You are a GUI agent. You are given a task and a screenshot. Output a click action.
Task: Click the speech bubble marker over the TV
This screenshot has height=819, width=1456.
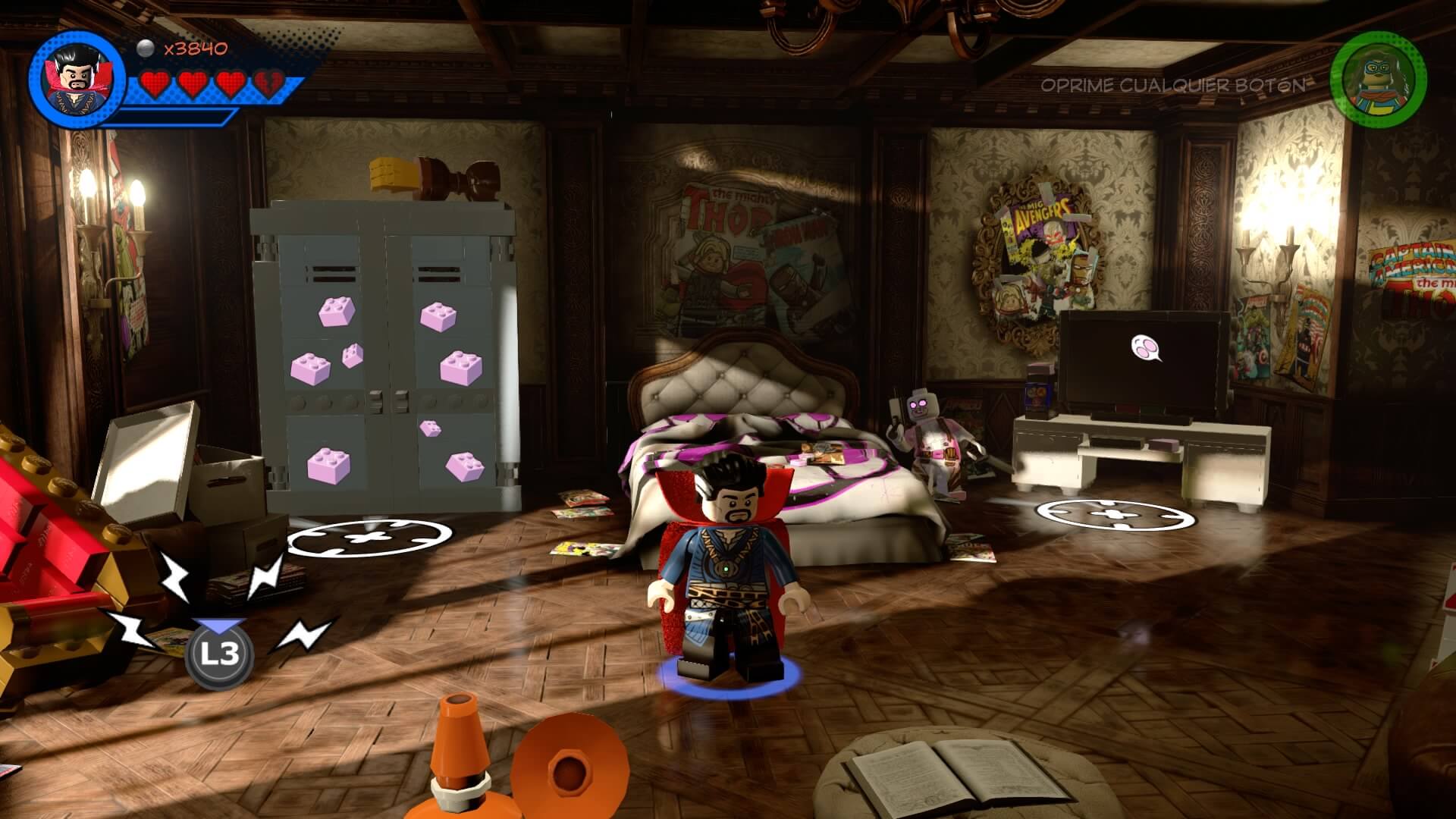click(x=1147, y=348)
